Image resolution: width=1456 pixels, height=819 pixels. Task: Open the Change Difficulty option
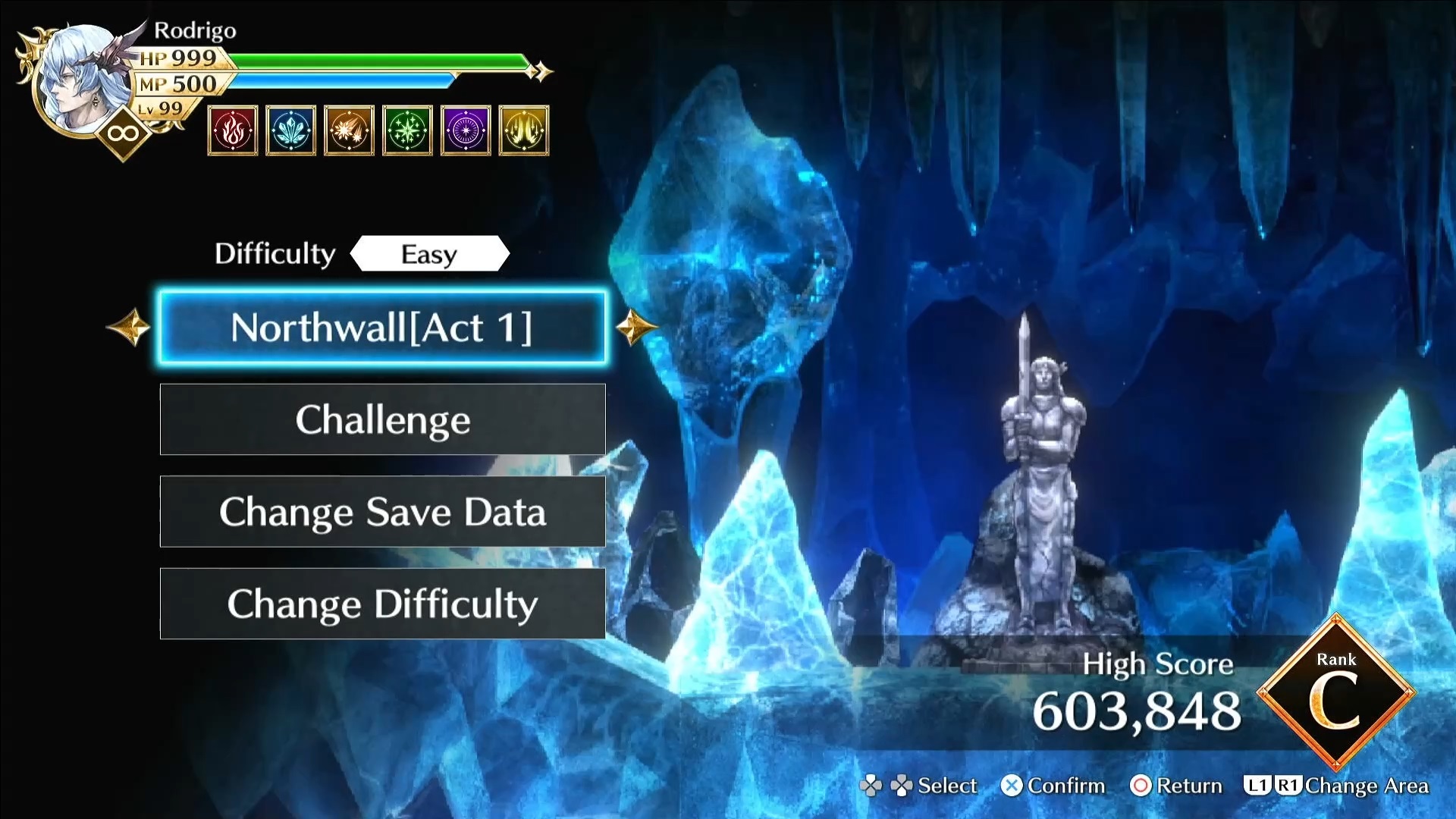point(382,604)
